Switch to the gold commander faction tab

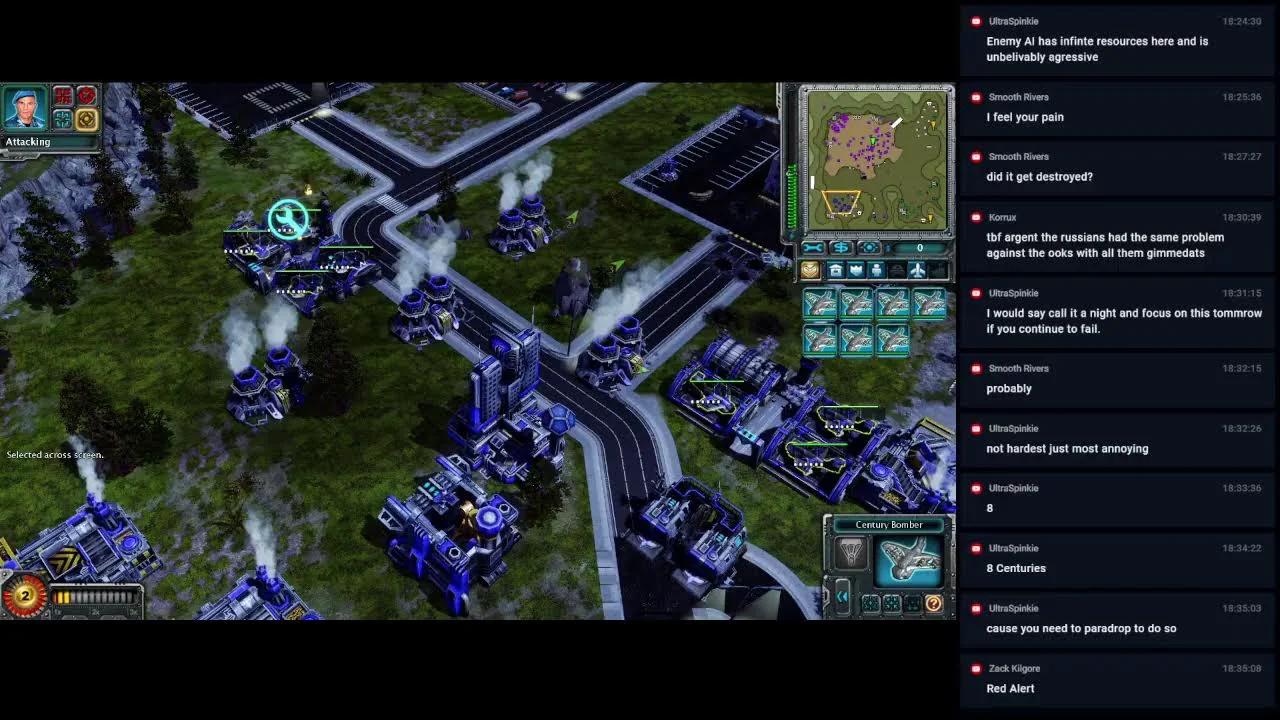[809, 270]
